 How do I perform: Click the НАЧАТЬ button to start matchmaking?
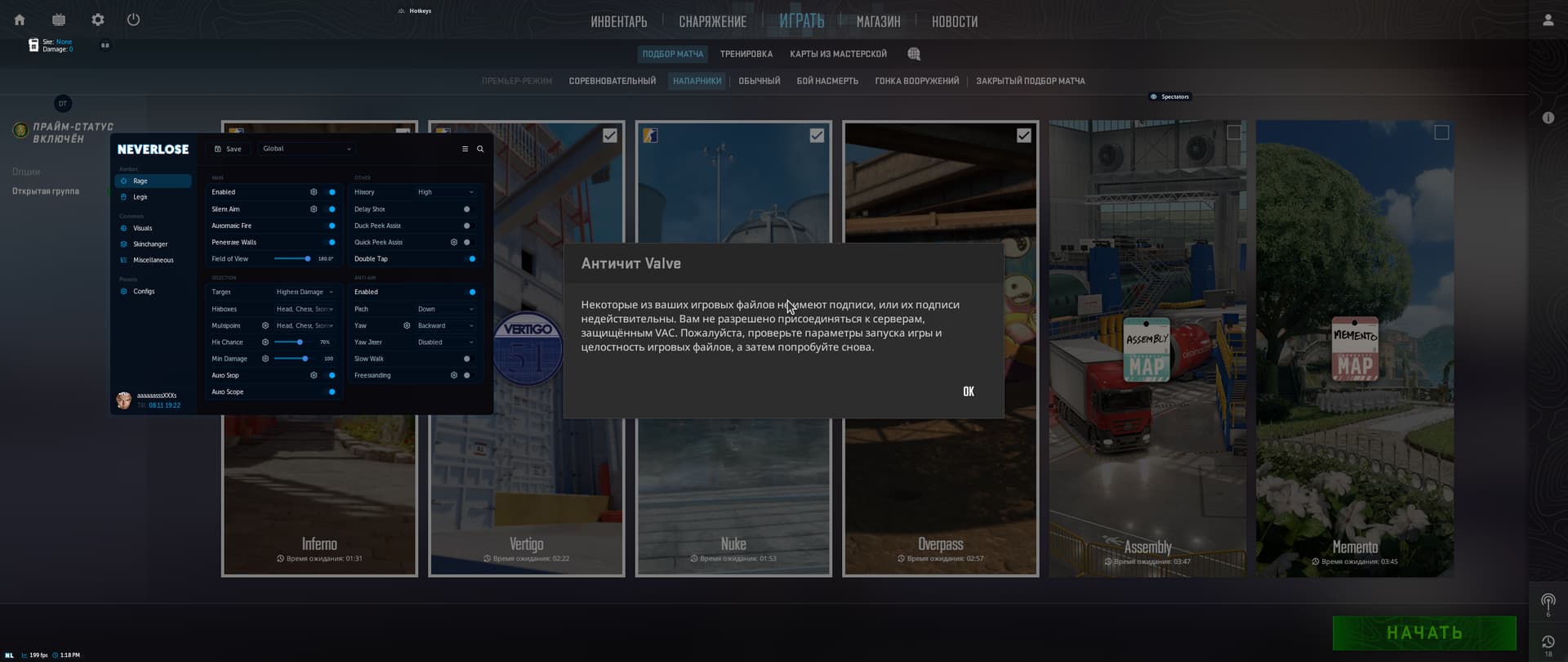tap(1424, 633)
